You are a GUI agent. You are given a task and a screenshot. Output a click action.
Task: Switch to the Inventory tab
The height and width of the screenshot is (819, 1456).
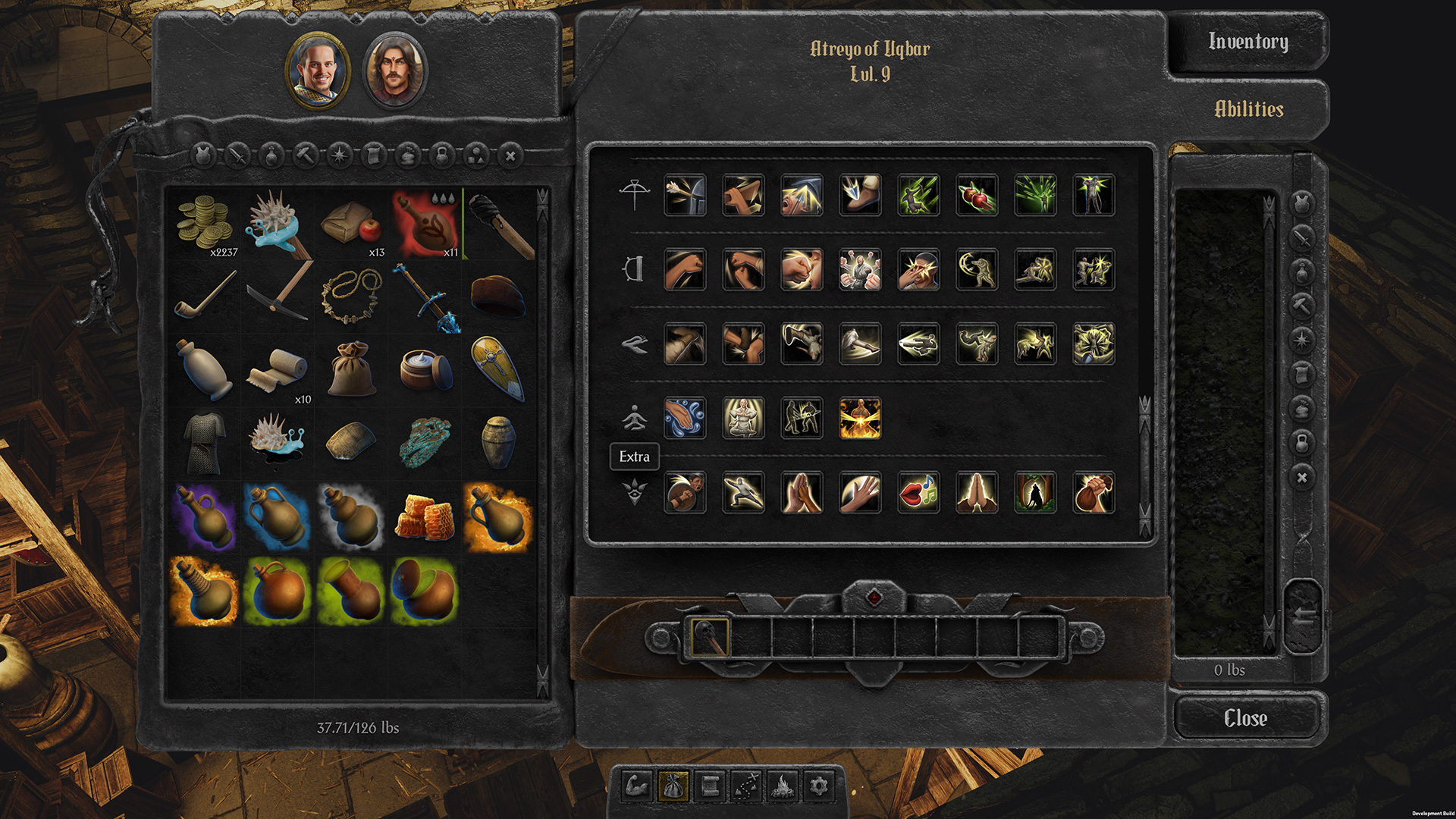pyautogui.click(x=1248, y=42)
